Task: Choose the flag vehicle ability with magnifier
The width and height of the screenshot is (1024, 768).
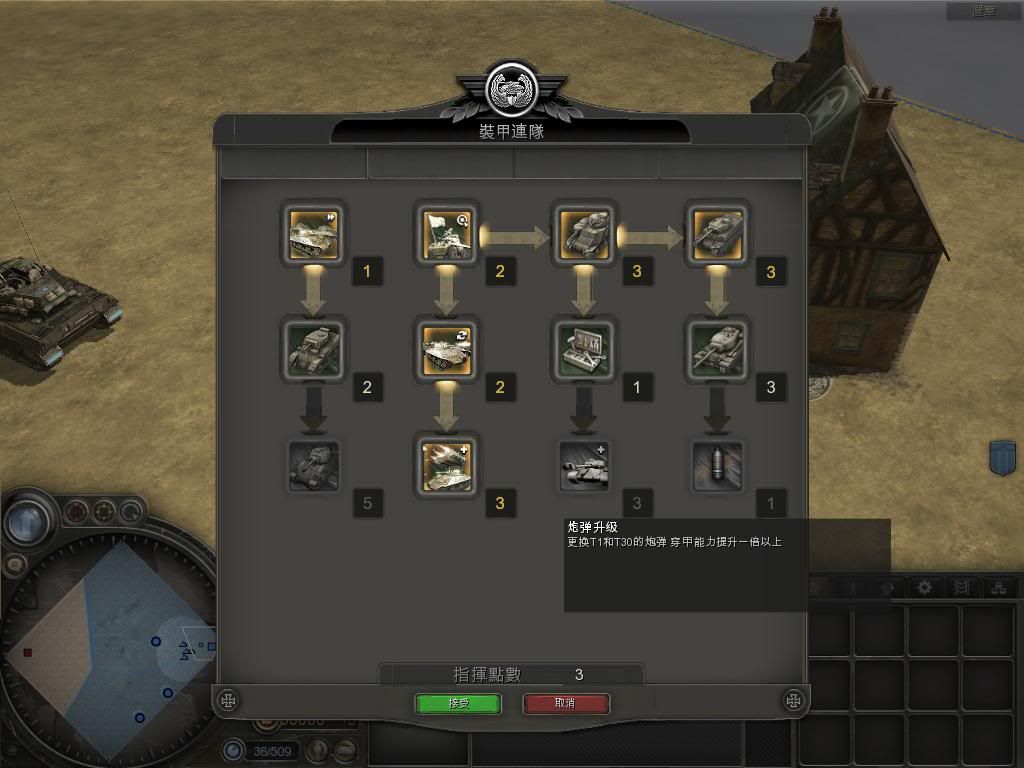Action: (447, 233)
